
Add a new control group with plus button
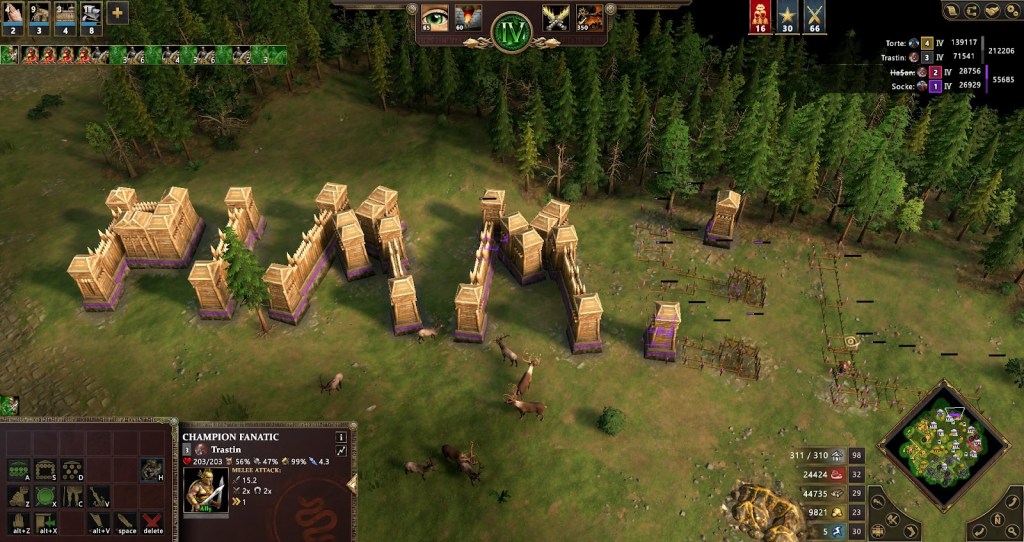coord(117,14)
